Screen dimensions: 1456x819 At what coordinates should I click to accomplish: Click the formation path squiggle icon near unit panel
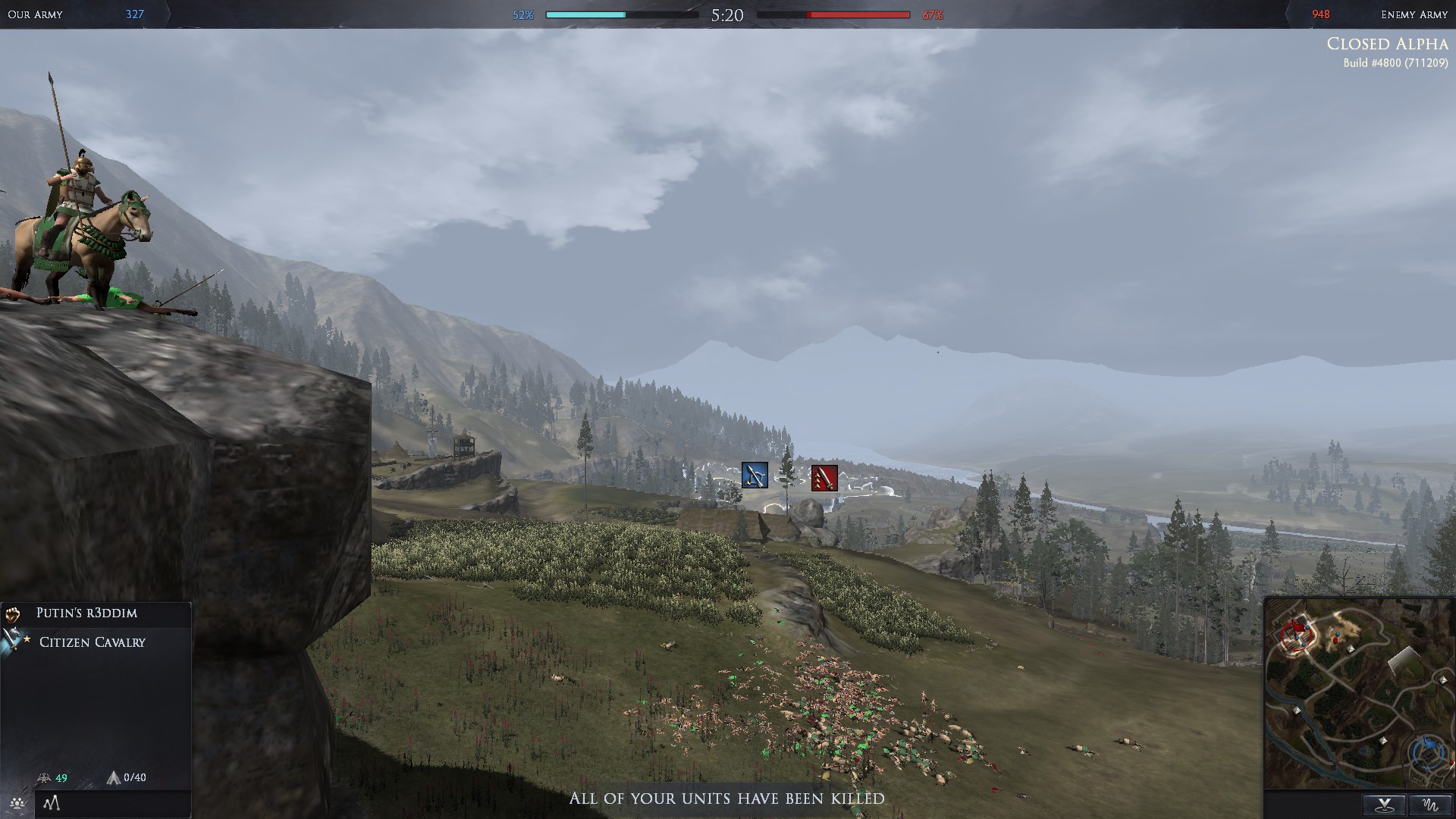pos(52,802)
